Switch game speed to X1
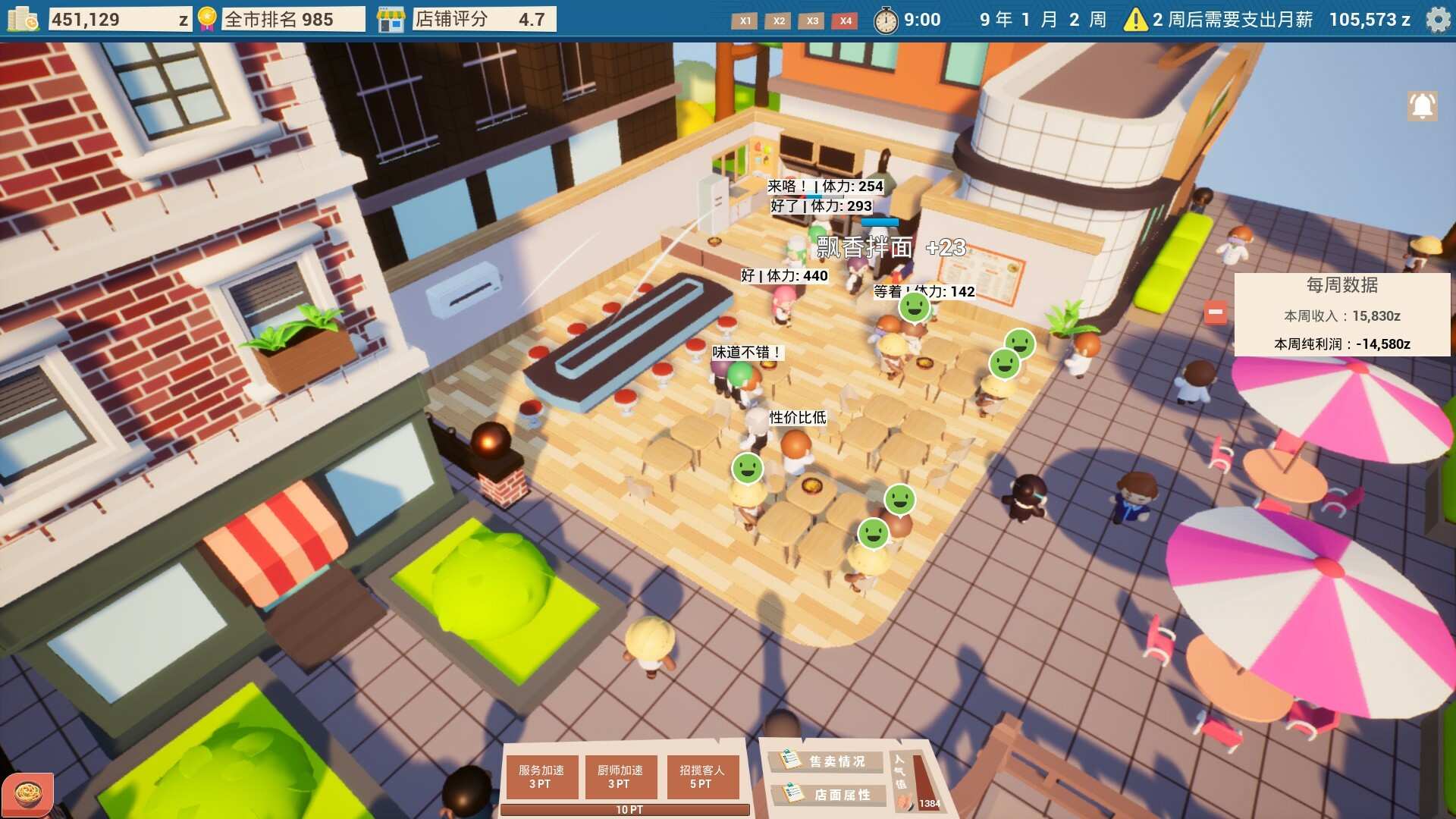Image resolution: width=1456 pixels, height=819 pixels. click(x=745, y=22)
